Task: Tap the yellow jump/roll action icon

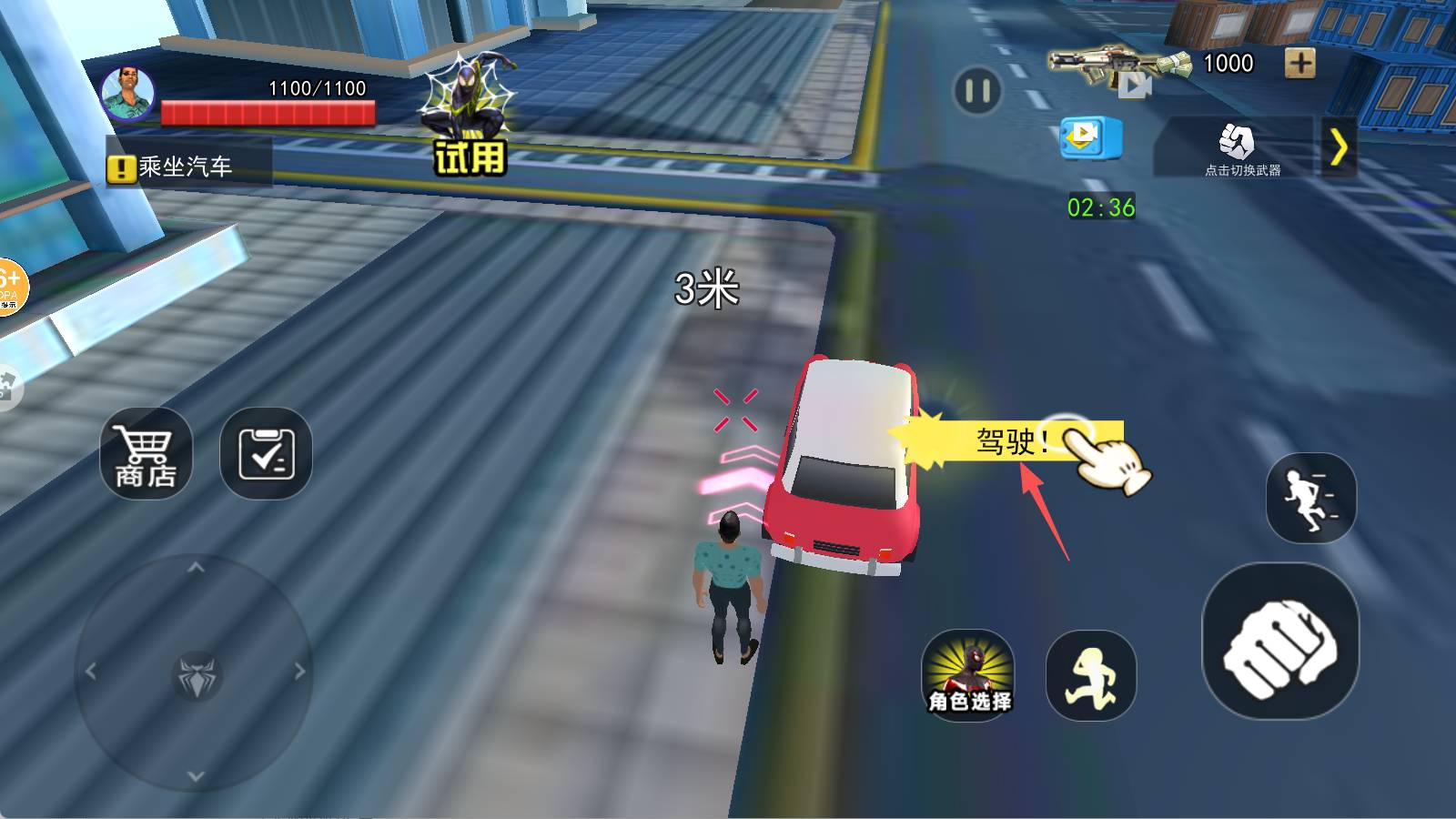Action: [1089, 673]
